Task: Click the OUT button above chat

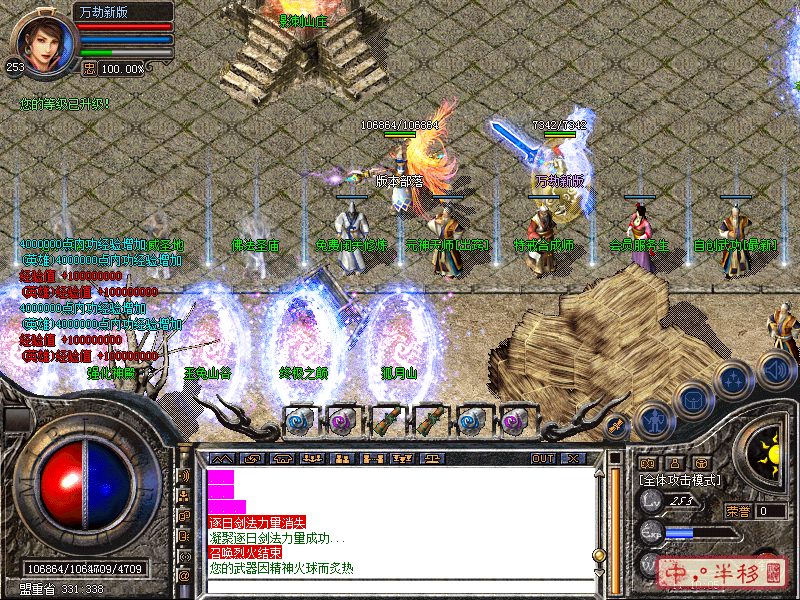Action: tap(542, 458)
